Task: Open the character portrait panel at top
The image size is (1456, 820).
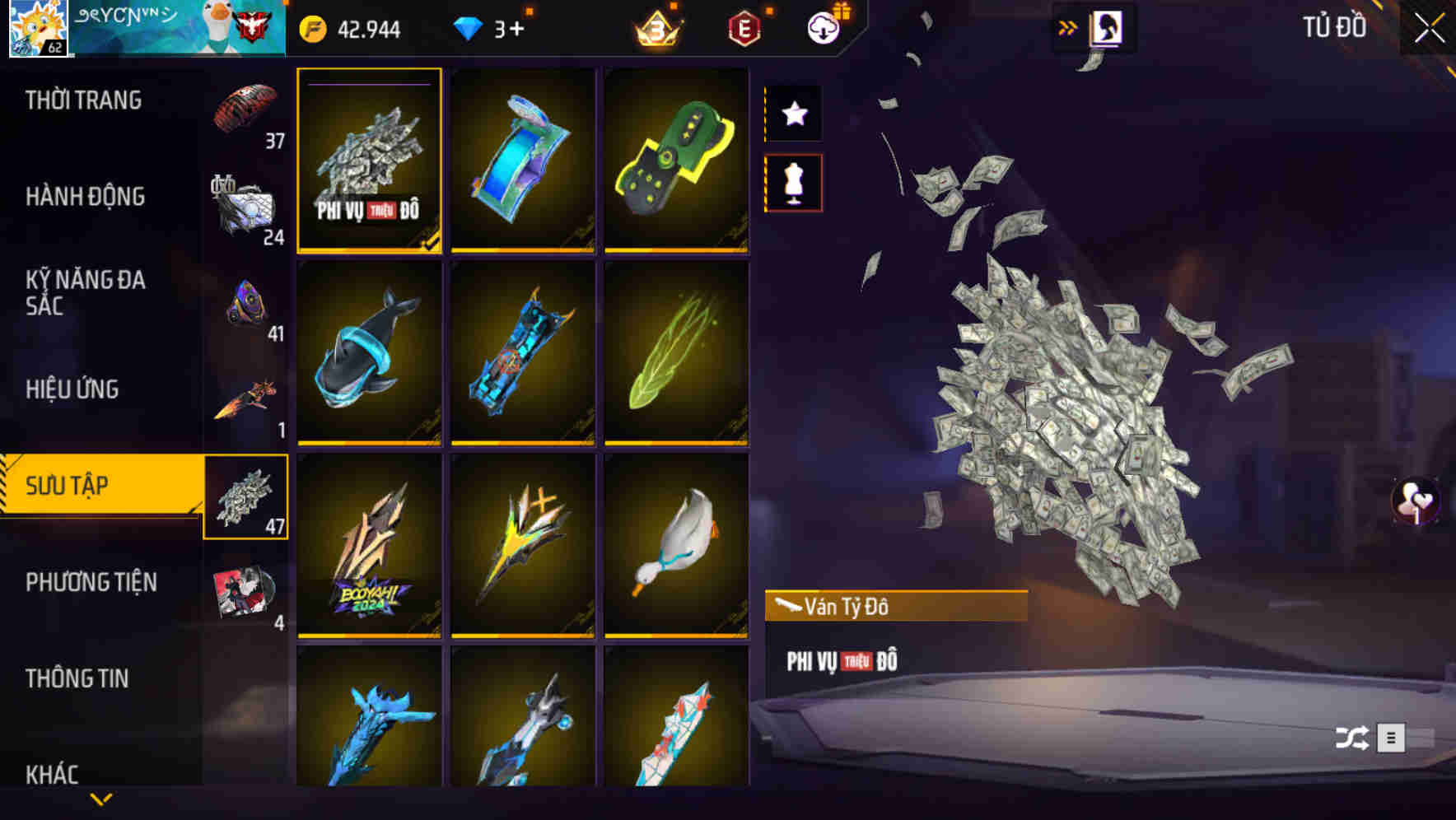Action: point(1105,27)
